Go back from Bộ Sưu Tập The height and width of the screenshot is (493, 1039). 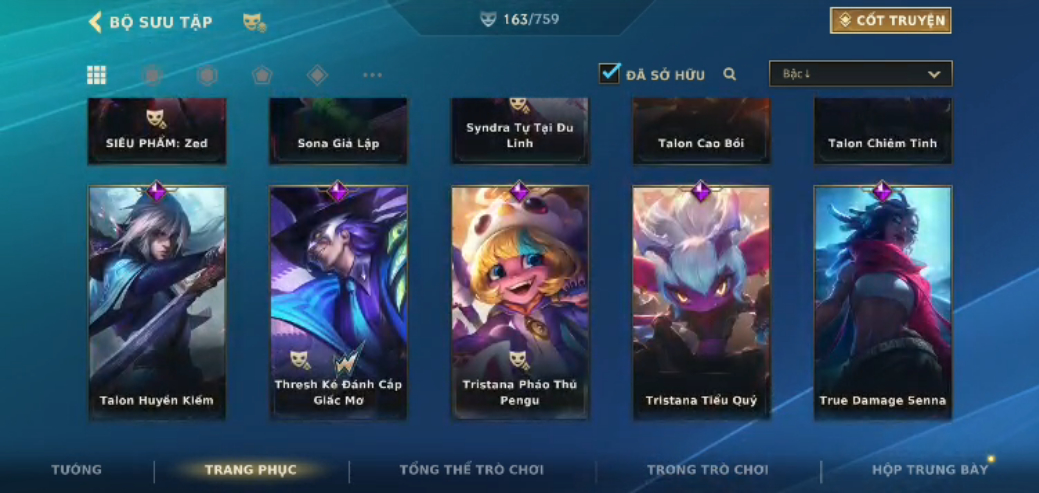click(96, 22)
